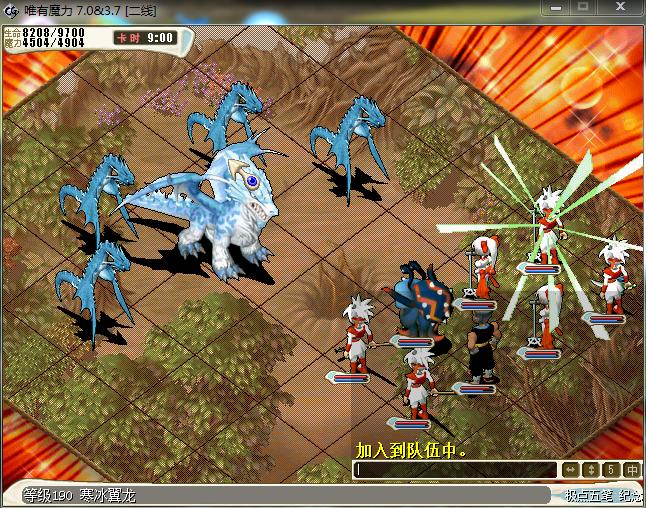Click the horizontal arrows chat button

(570, 469)
